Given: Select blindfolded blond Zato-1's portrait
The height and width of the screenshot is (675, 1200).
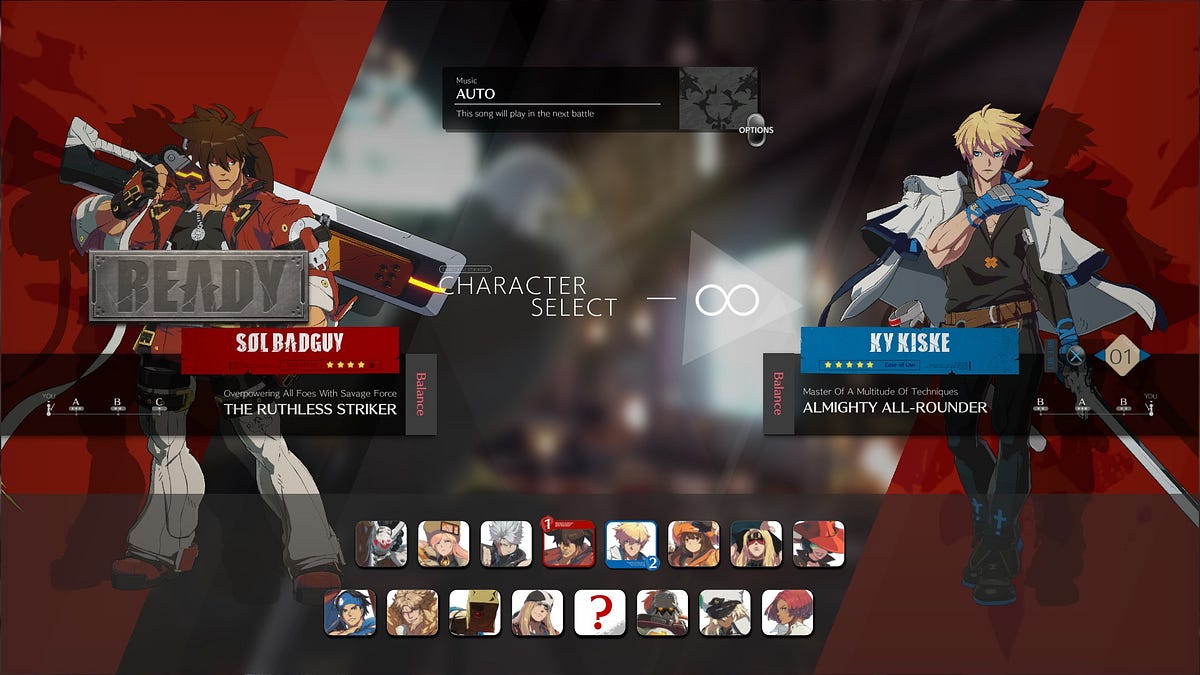Looking at the screenshot, I should click(756, 544).
